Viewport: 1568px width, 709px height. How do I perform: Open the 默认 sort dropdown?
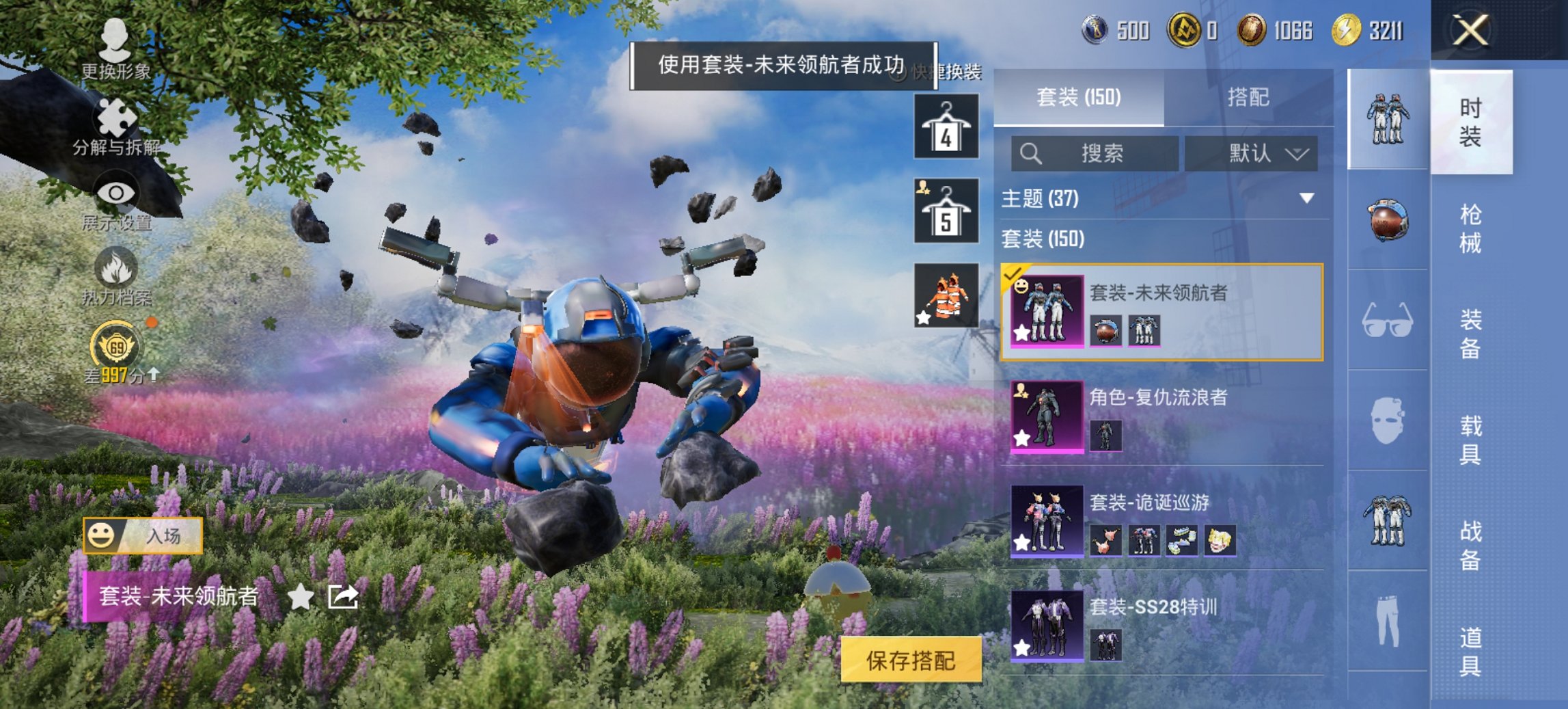click(1261, 154)
